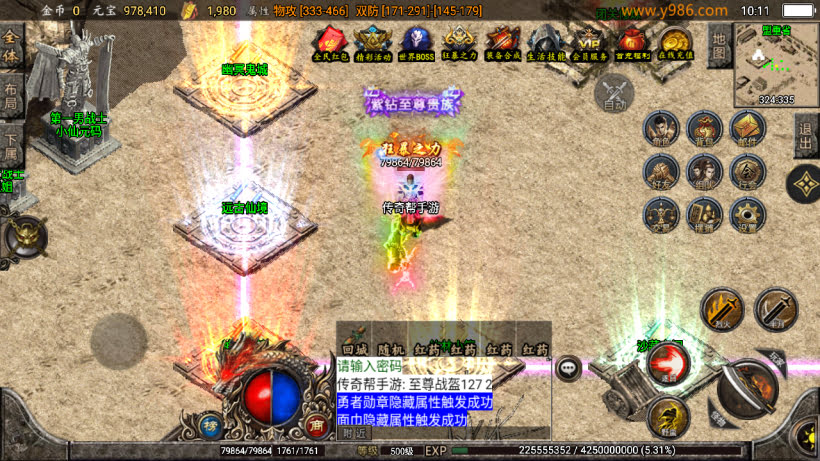Use the 回城 return-to-town hotbar slot

coord(355,349)
